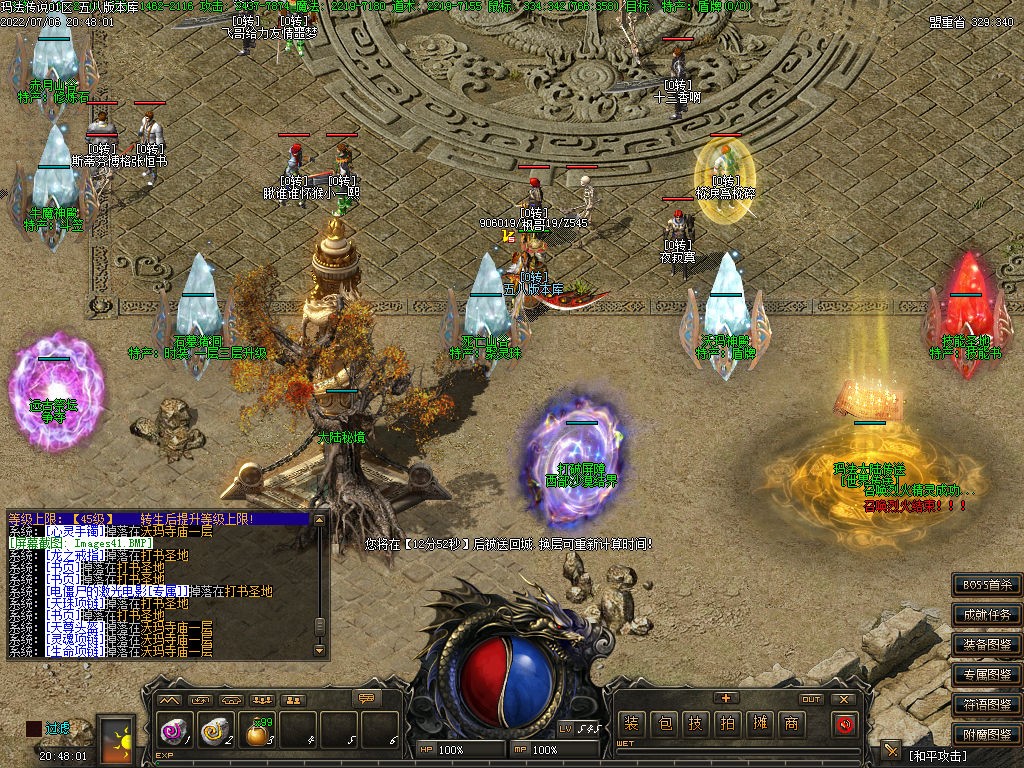This screenshot has width=1024, height=768.
Task: Open the 商 shop
Action: pos(791,723)
